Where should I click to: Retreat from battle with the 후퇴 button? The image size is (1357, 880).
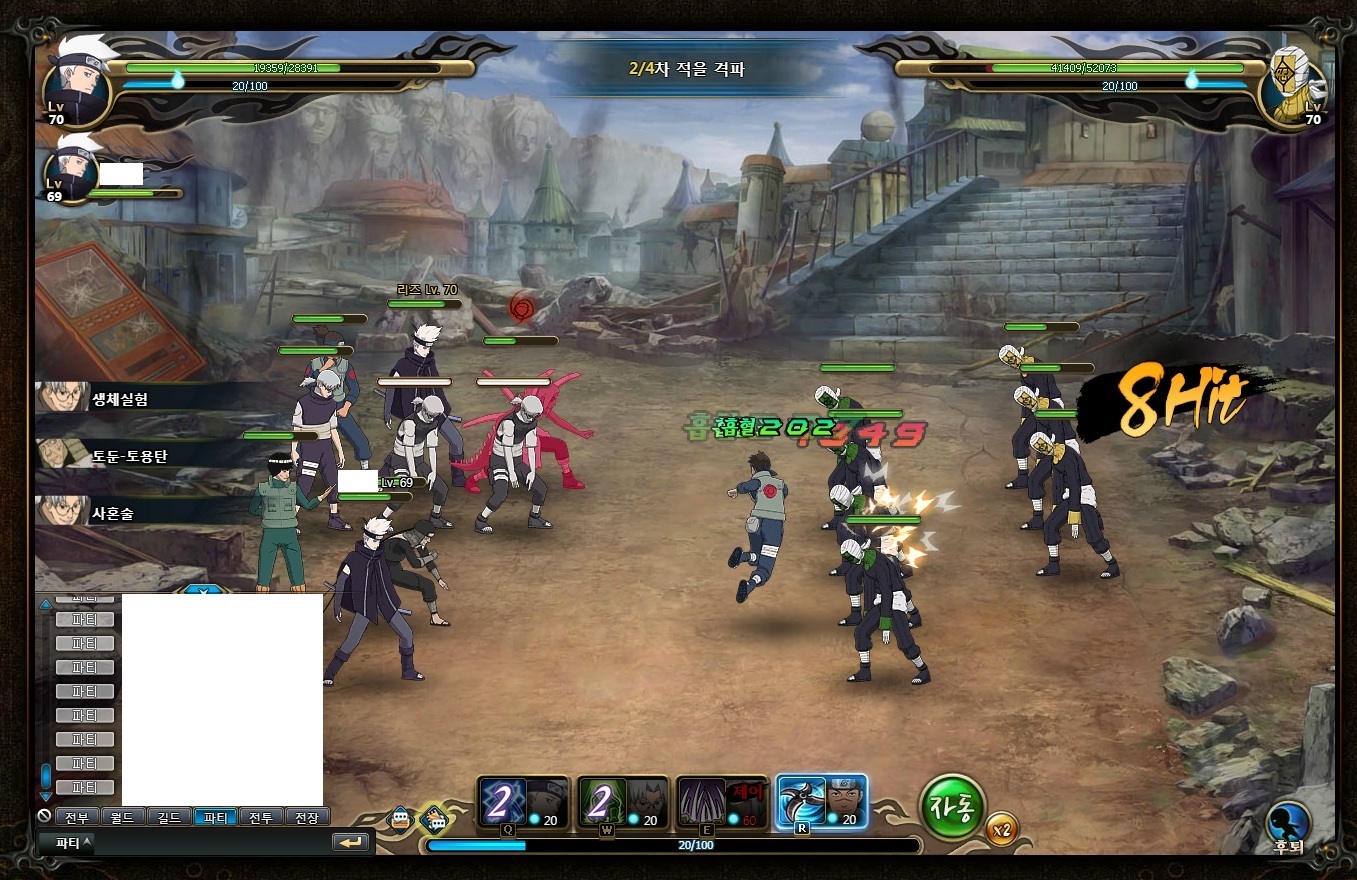[1288, 824]
